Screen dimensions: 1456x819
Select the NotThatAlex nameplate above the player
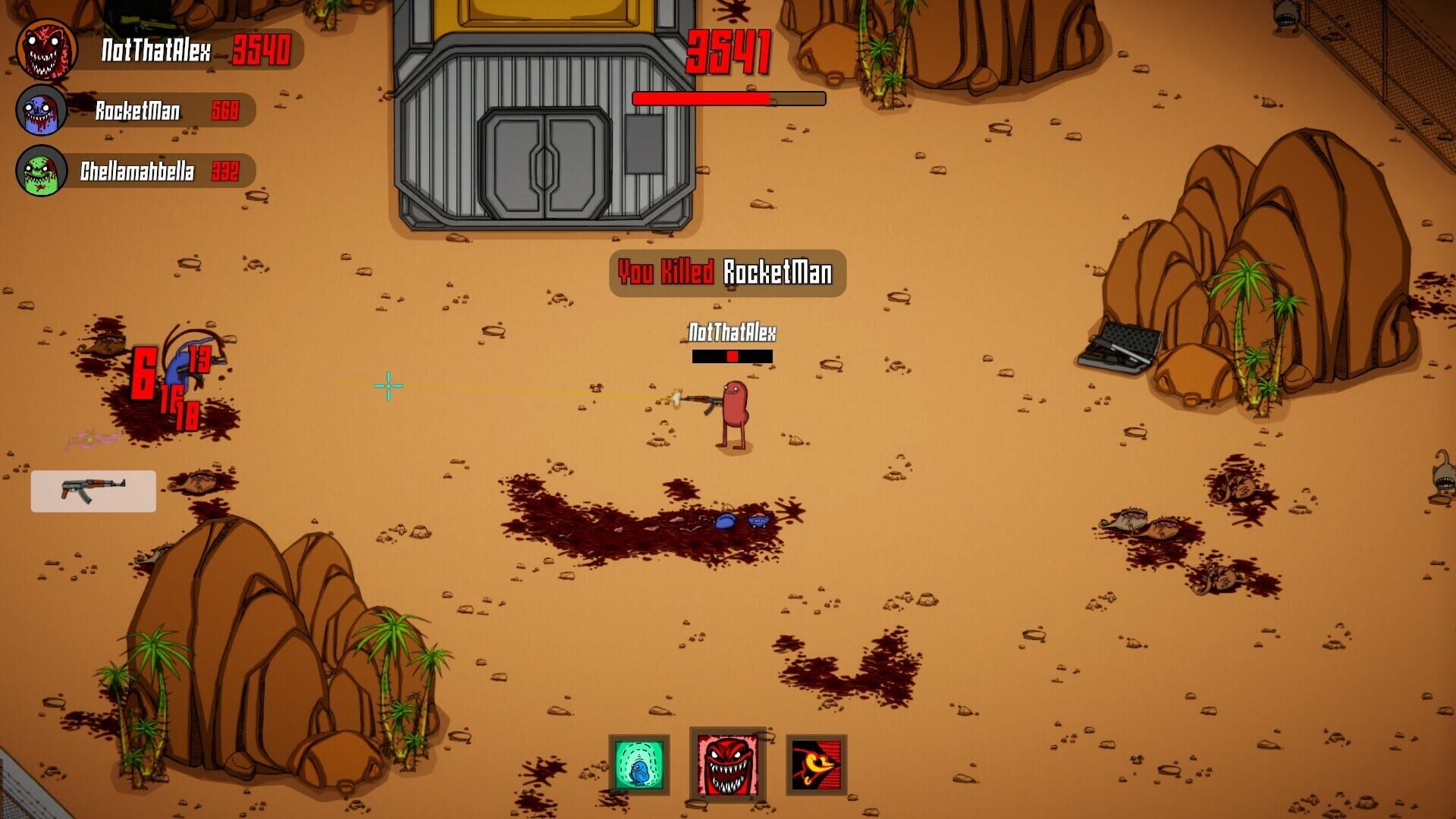point(730,331)
